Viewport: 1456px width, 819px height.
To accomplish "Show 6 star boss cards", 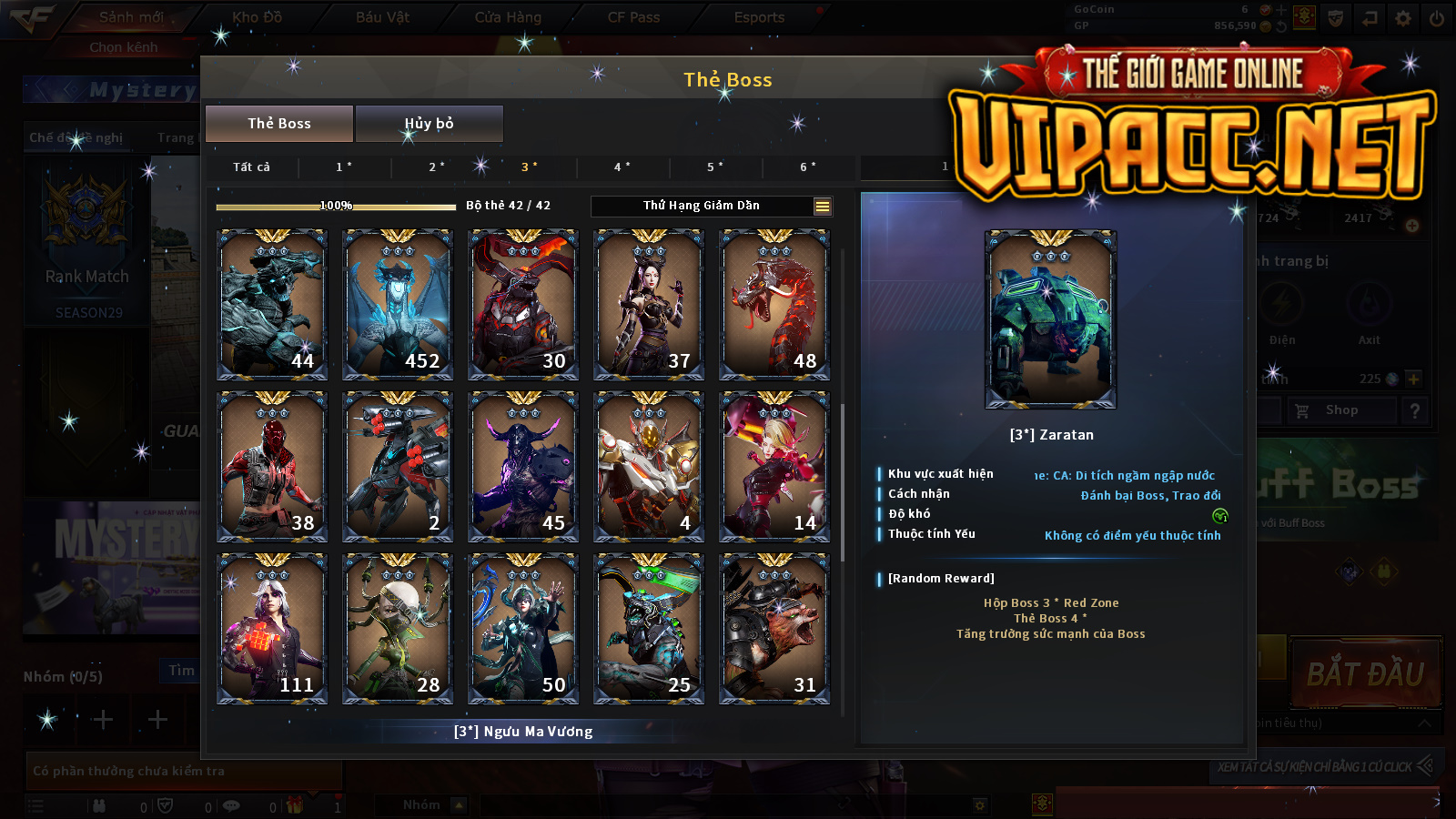I will coord(808,167).
